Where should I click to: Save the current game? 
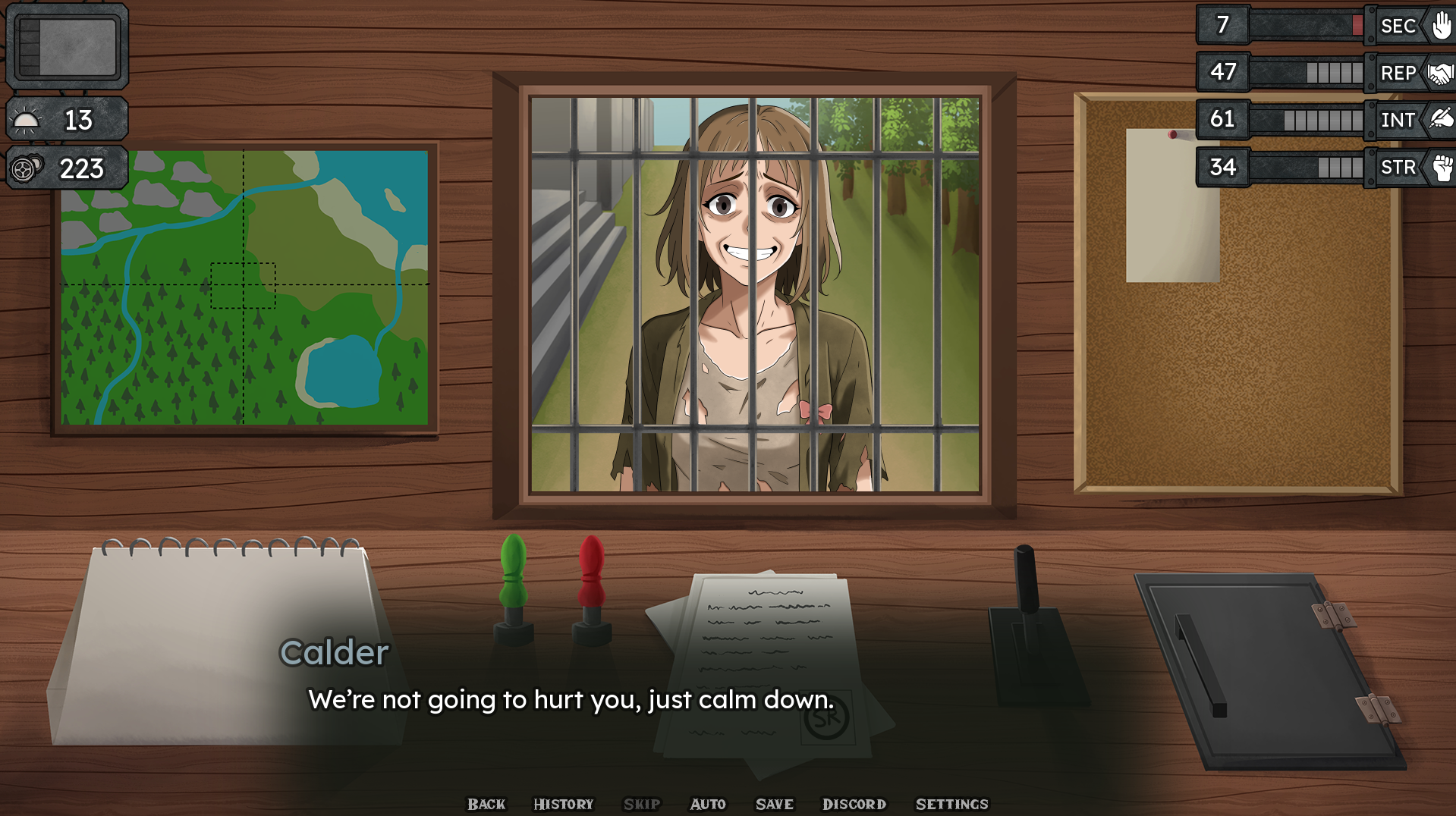(x=773, y=804)
